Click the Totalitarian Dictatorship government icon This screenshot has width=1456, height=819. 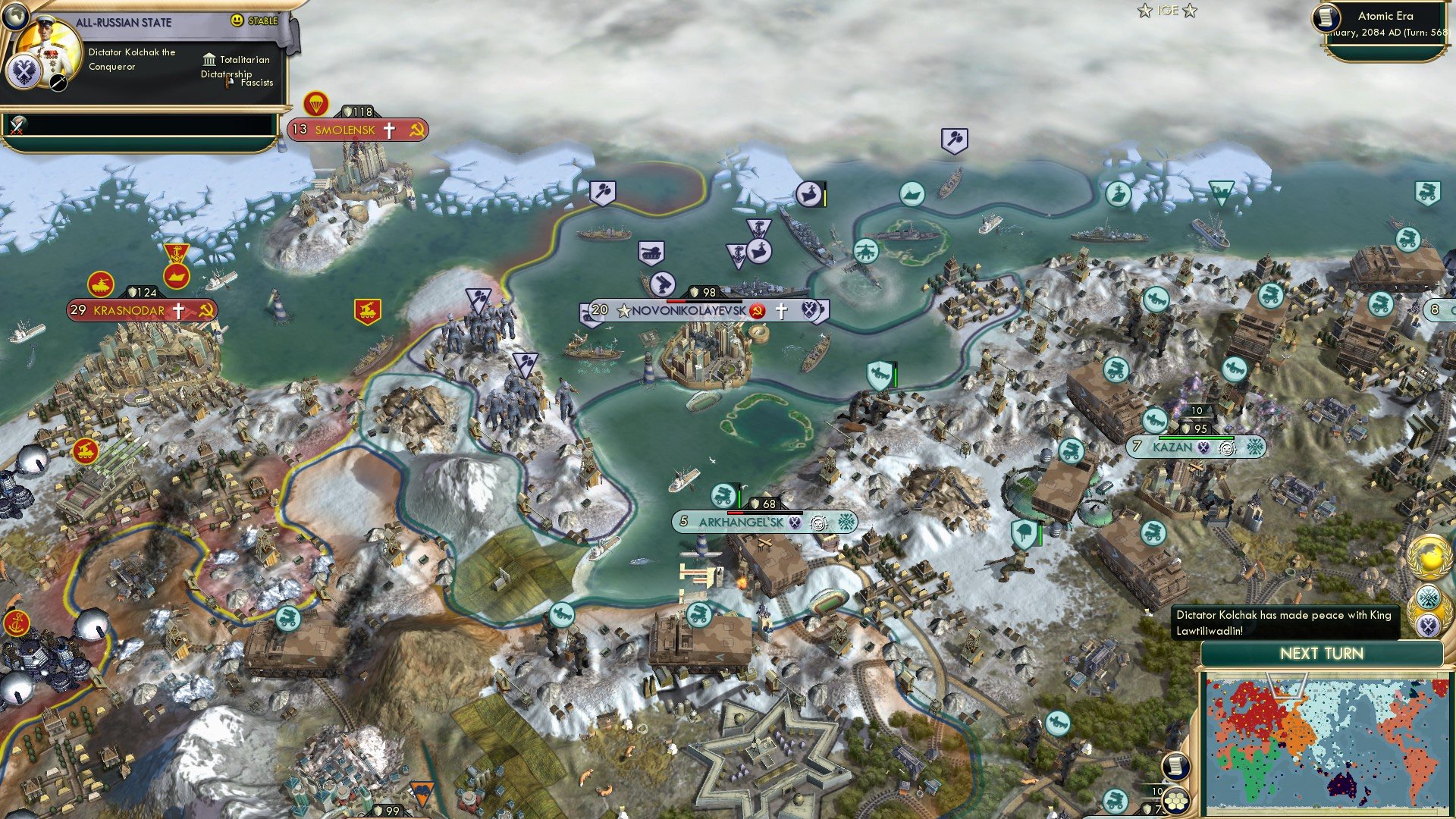coord(209,59)
